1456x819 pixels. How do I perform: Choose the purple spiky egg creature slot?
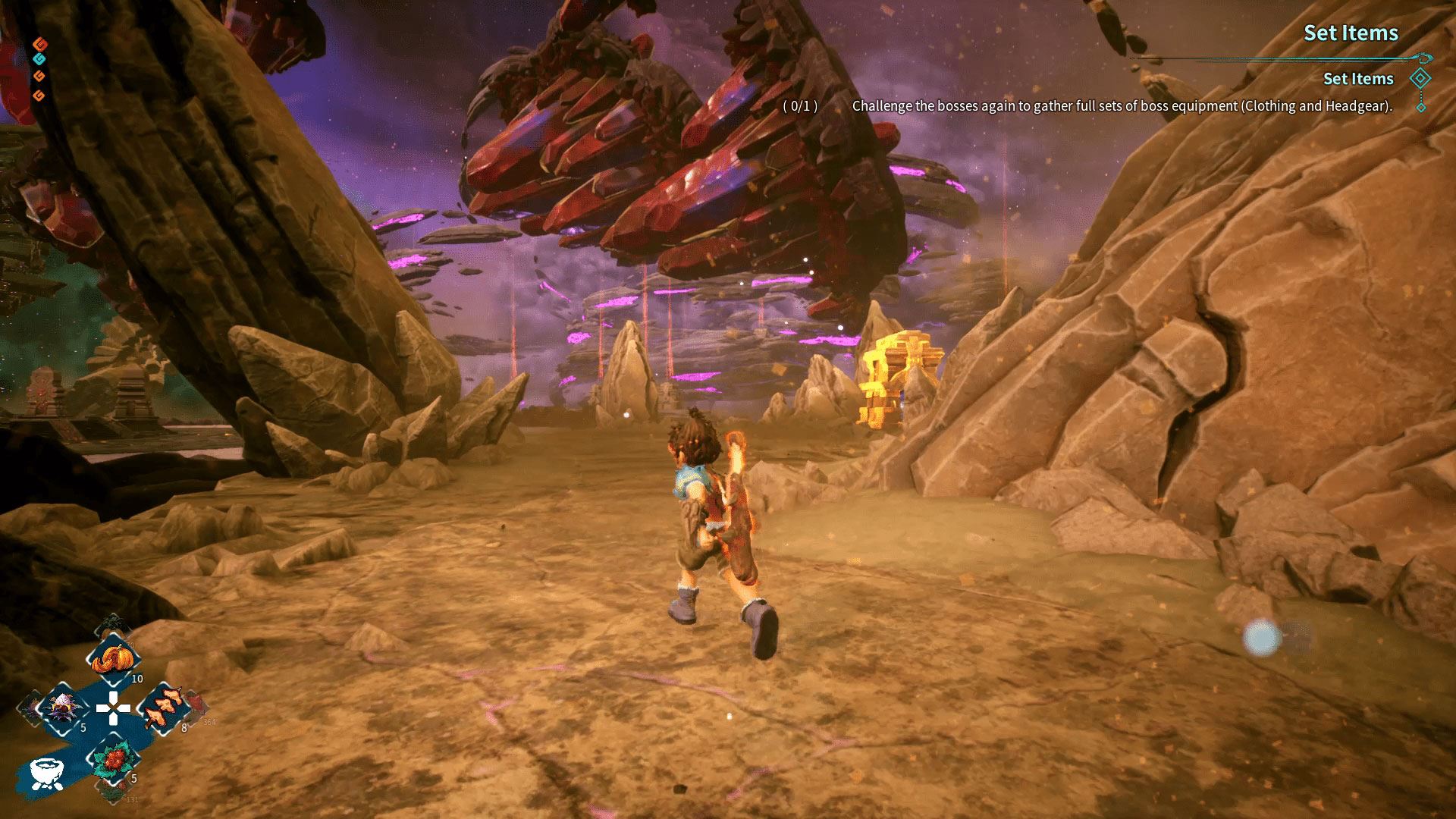point(63,709)
